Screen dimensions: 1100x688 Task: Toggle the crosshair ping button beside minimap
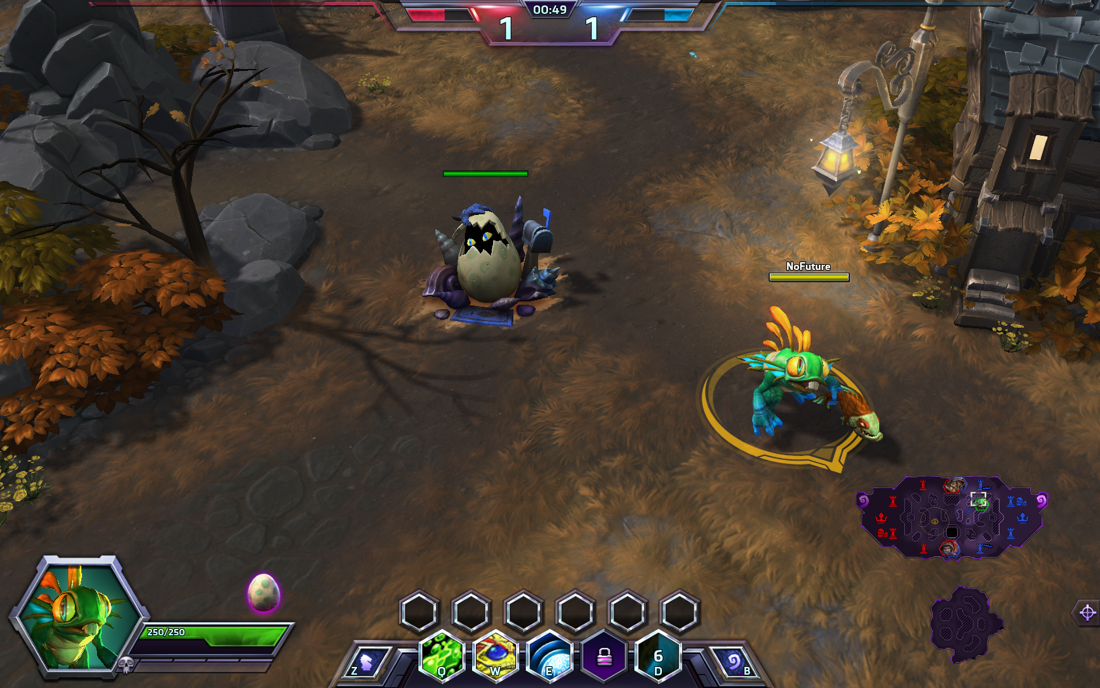(1086, 613)
